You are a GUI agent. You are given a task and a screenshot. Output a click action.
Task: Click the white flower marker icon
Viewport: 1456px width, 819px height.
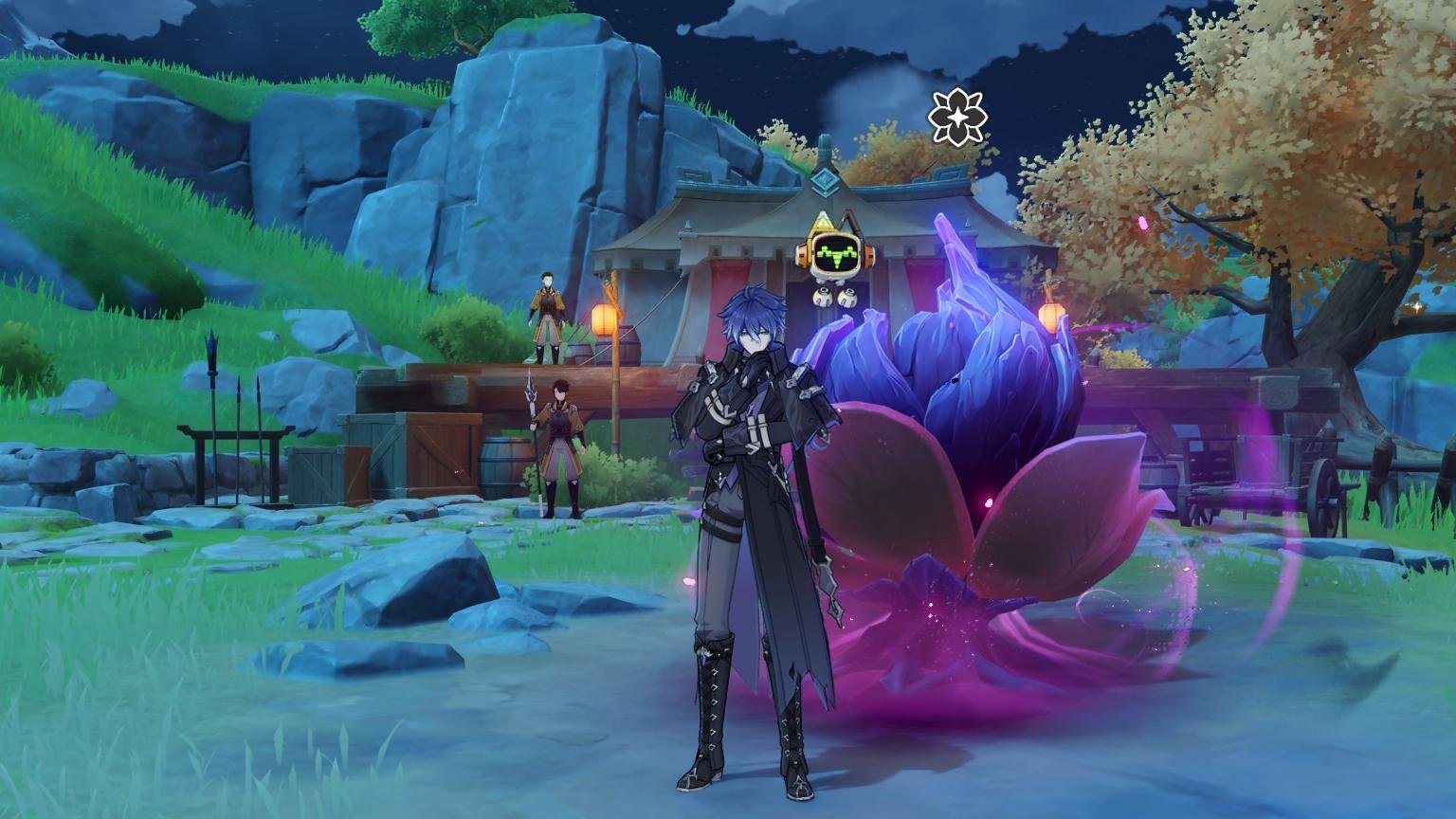957,118
